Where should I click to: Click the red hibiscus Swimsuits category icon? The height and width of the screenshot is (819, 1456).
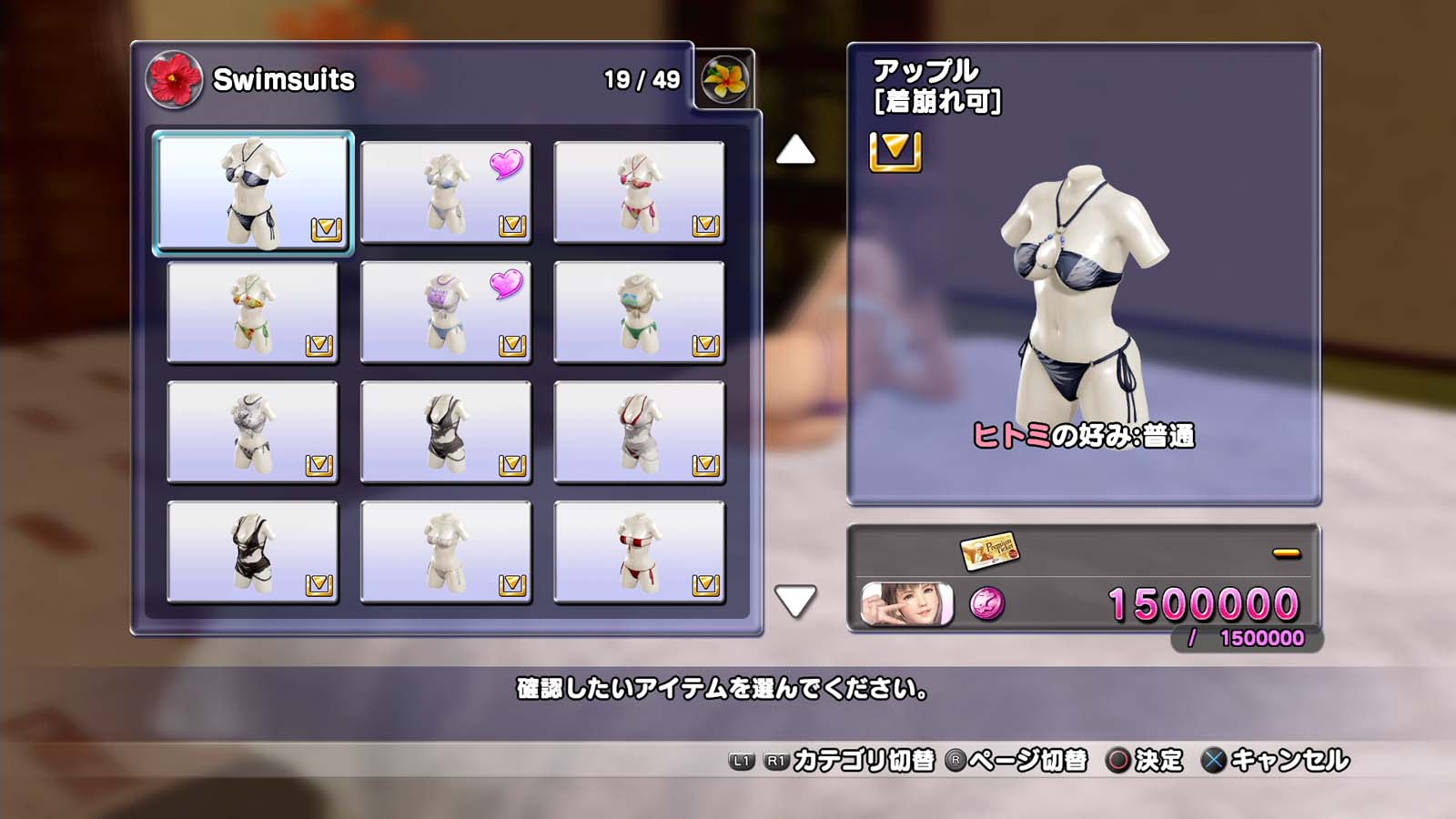(174, 79)
